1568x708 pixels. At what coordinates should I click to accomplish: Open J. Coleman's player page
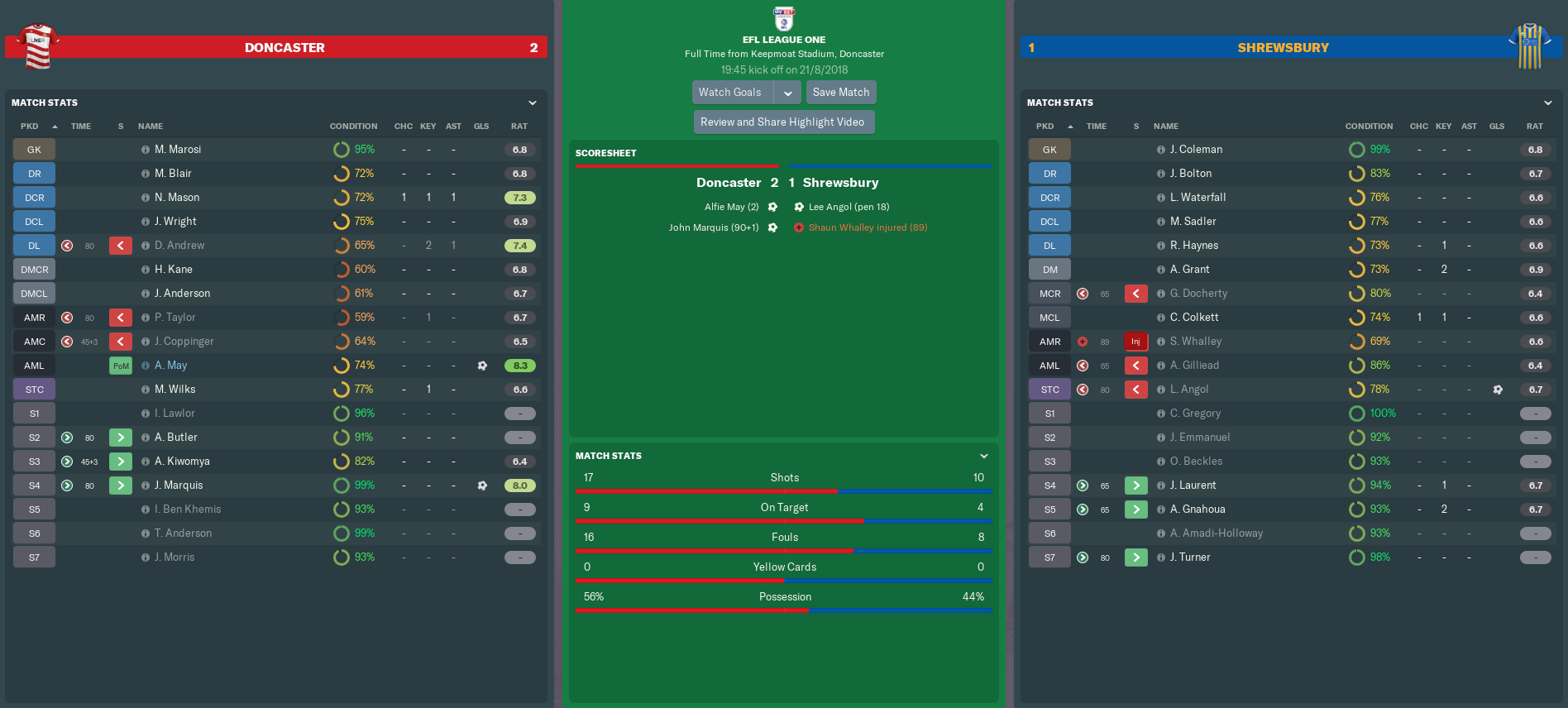pos(1196,150)
